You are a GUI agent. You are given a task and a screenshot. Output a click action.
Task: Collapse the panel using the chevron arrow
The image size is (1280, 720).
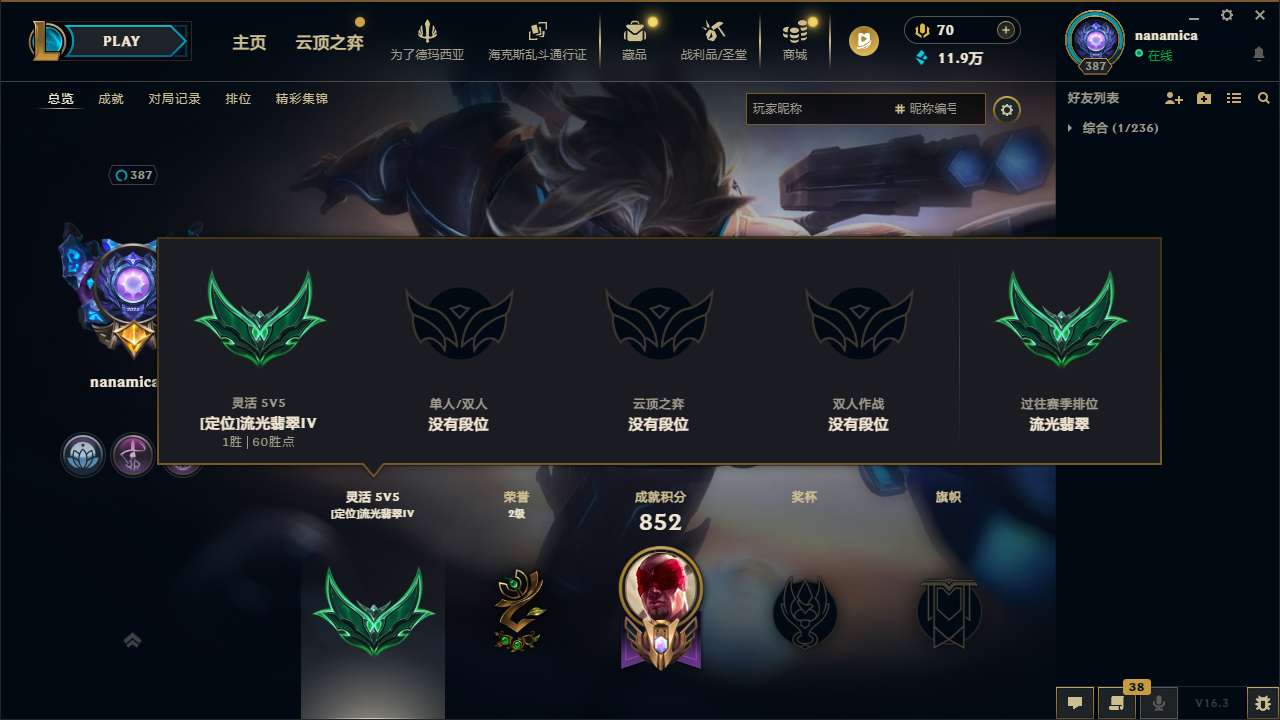132,640
